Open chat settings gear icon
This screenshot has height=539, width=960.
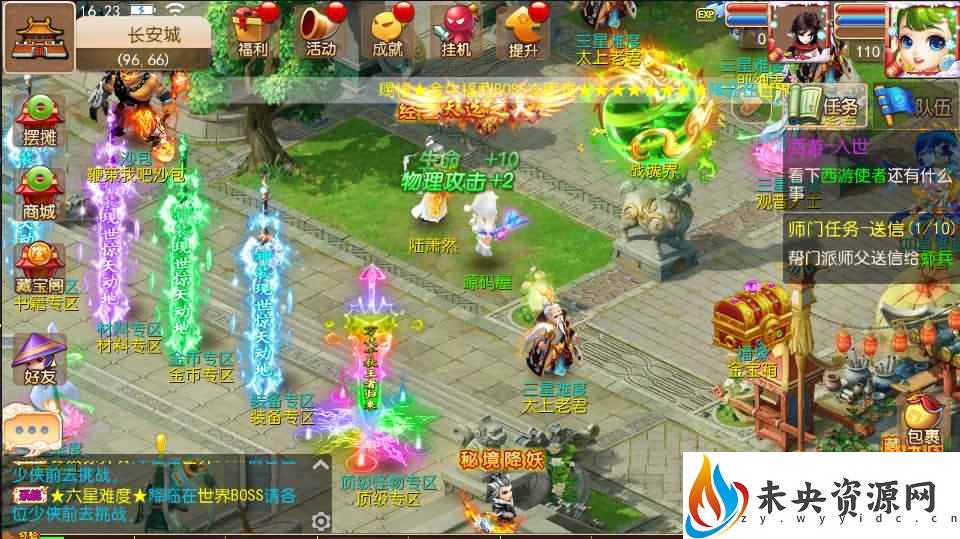tap(321, 521)
